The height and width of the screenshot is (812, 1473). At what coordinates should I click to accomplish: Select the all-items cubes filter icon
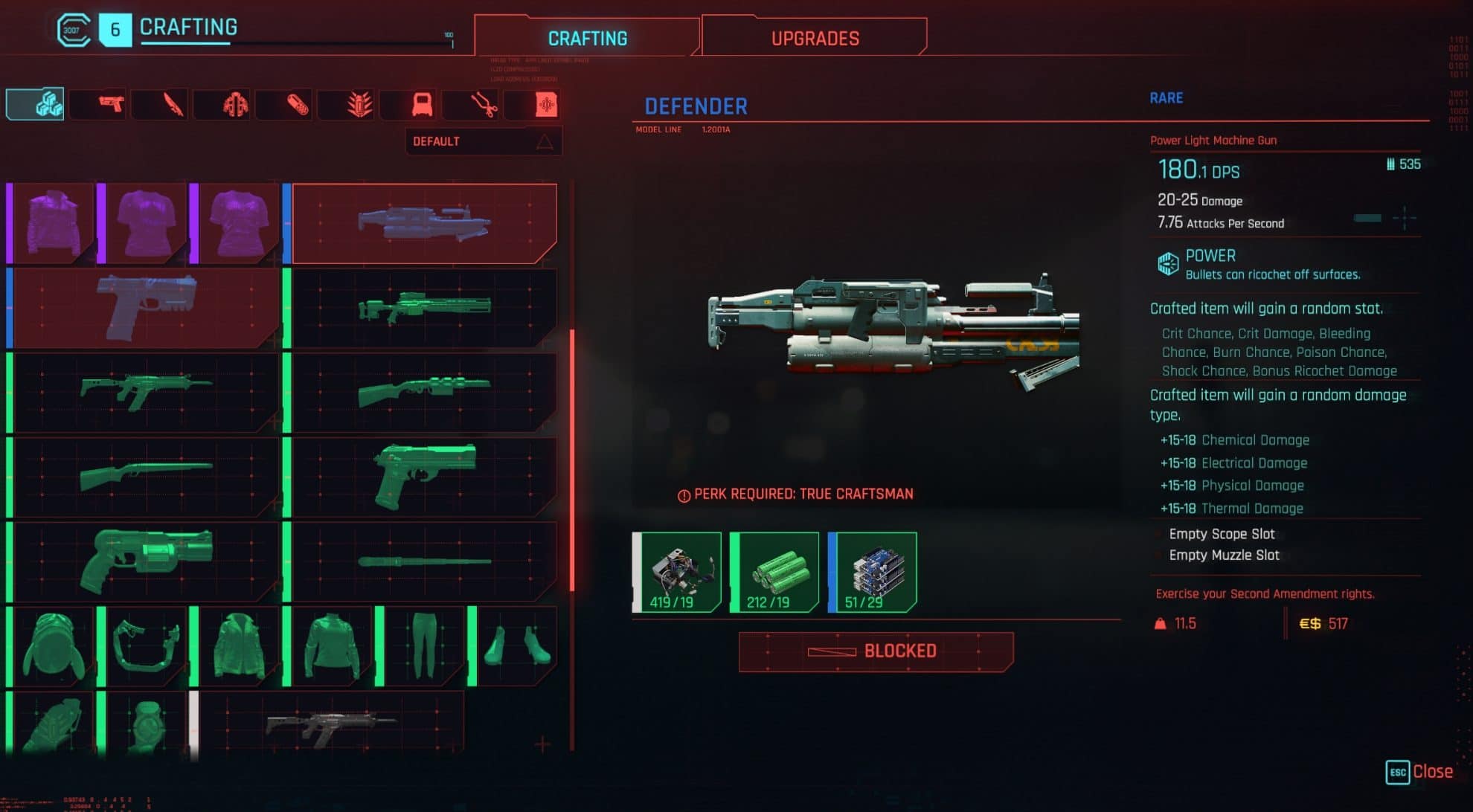click(34, 104)
